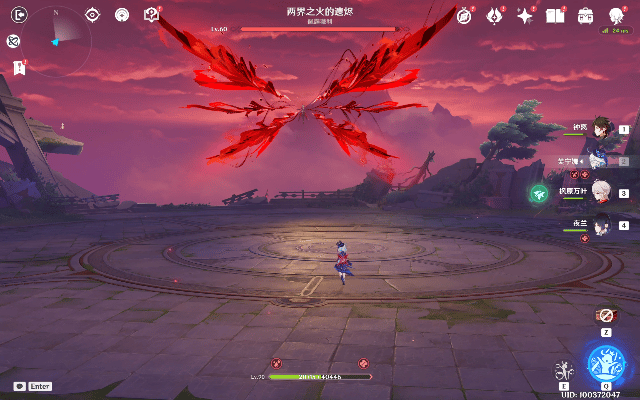Click the disabled gadget slot icon
This screenshot has width=640, height=400.
click(605, 314)
